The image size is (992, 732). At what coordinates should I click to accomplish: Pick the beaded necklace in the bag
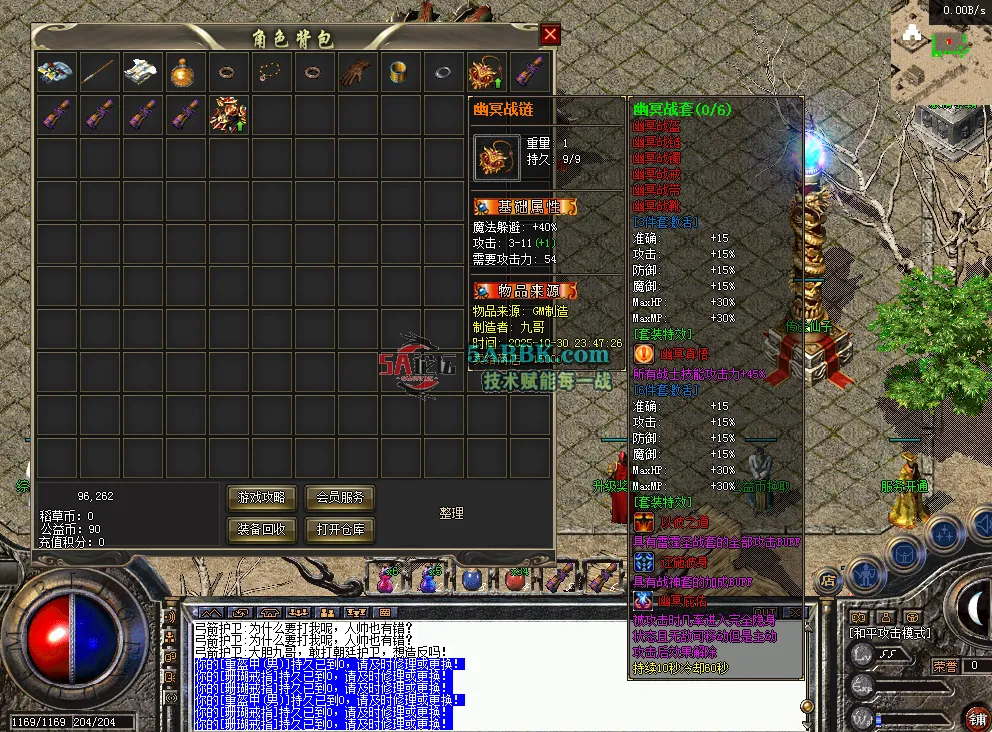click(270, 72)
